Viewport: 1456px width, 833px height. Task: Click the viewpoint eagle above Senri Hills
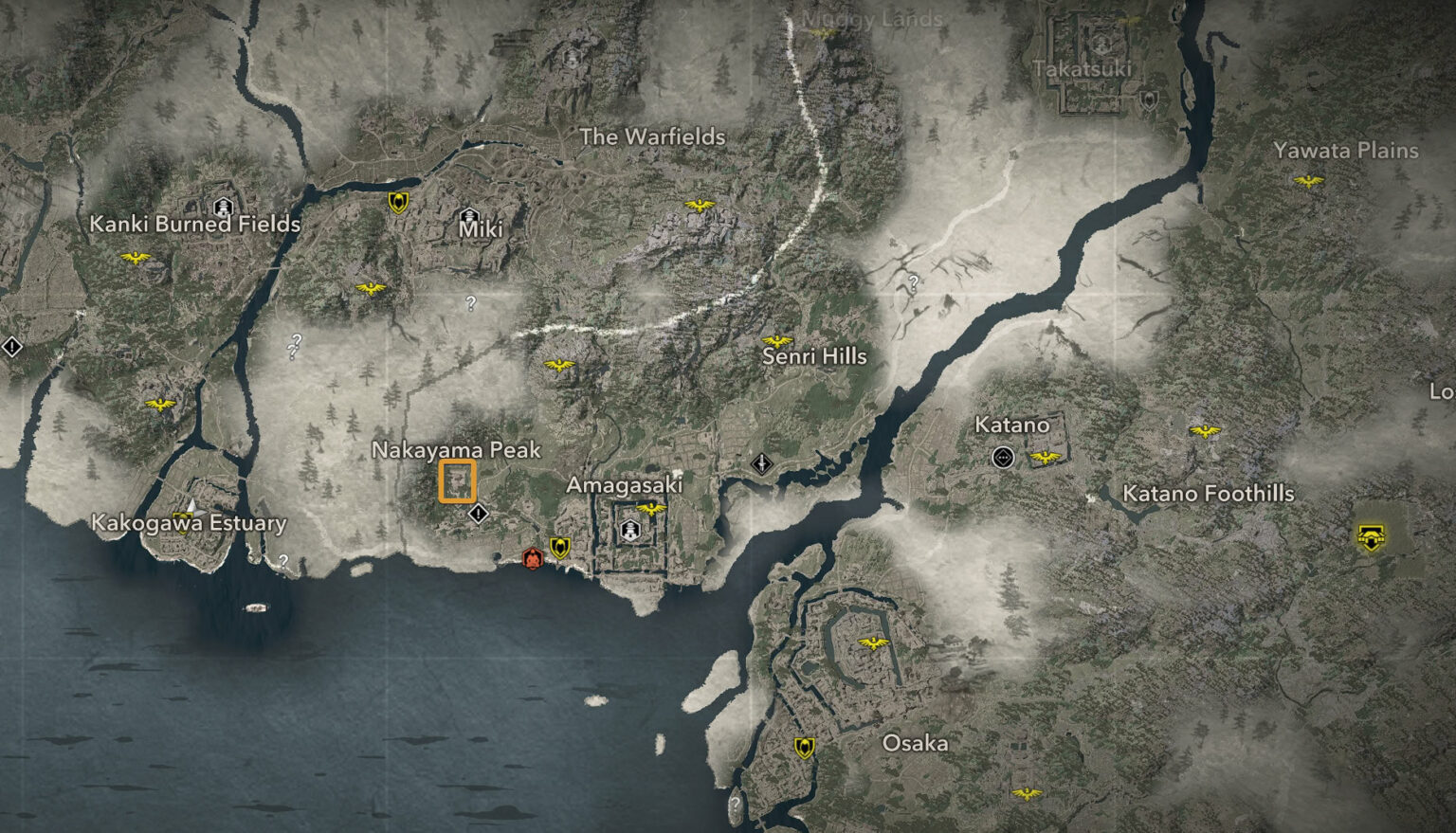(x=779, y=340)
